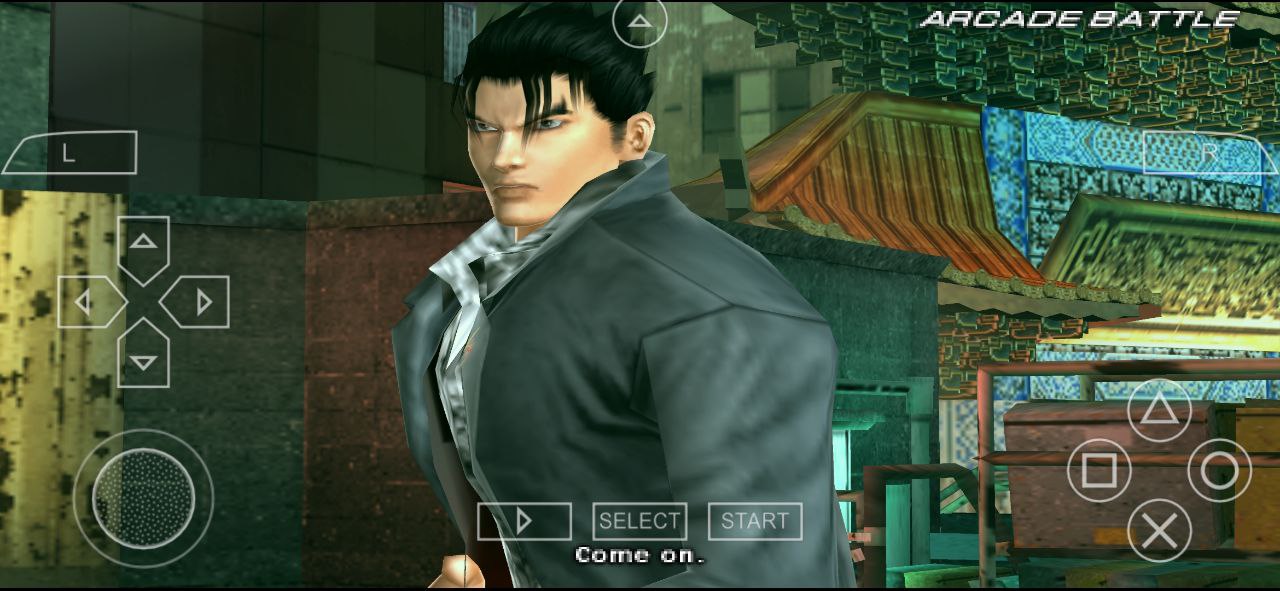Image resolution: width=1280 pixels, height=591 pixels.
Task: Open the emulator menu via top arrow
Action: [639, 22]
